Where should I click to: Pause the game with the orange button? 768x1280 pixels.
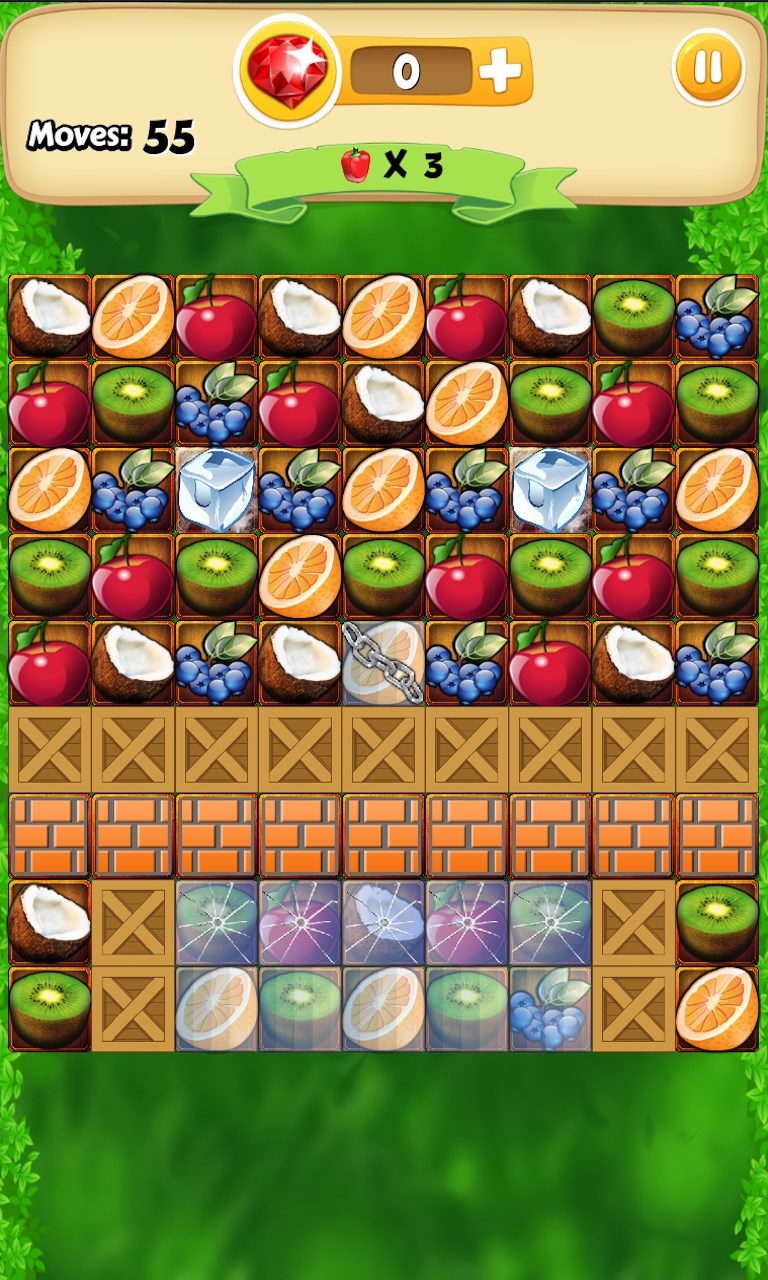(x=708, y=68)
